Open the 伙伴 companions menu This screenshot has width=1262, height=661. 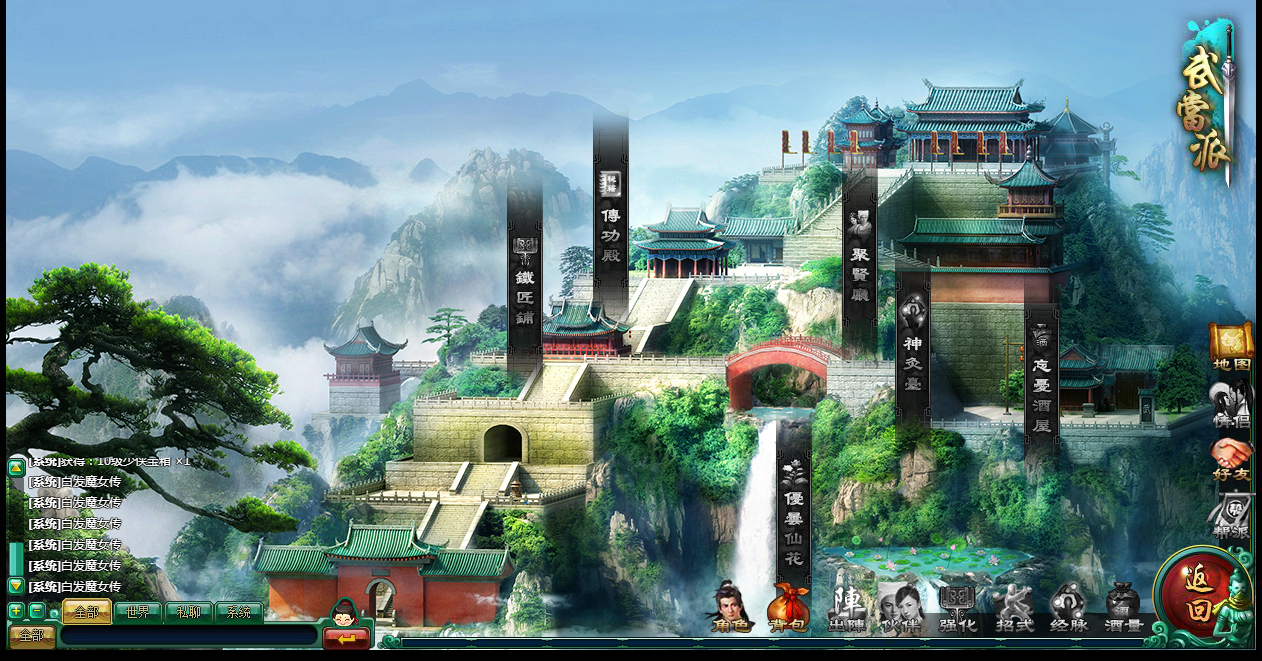[900, 606]
